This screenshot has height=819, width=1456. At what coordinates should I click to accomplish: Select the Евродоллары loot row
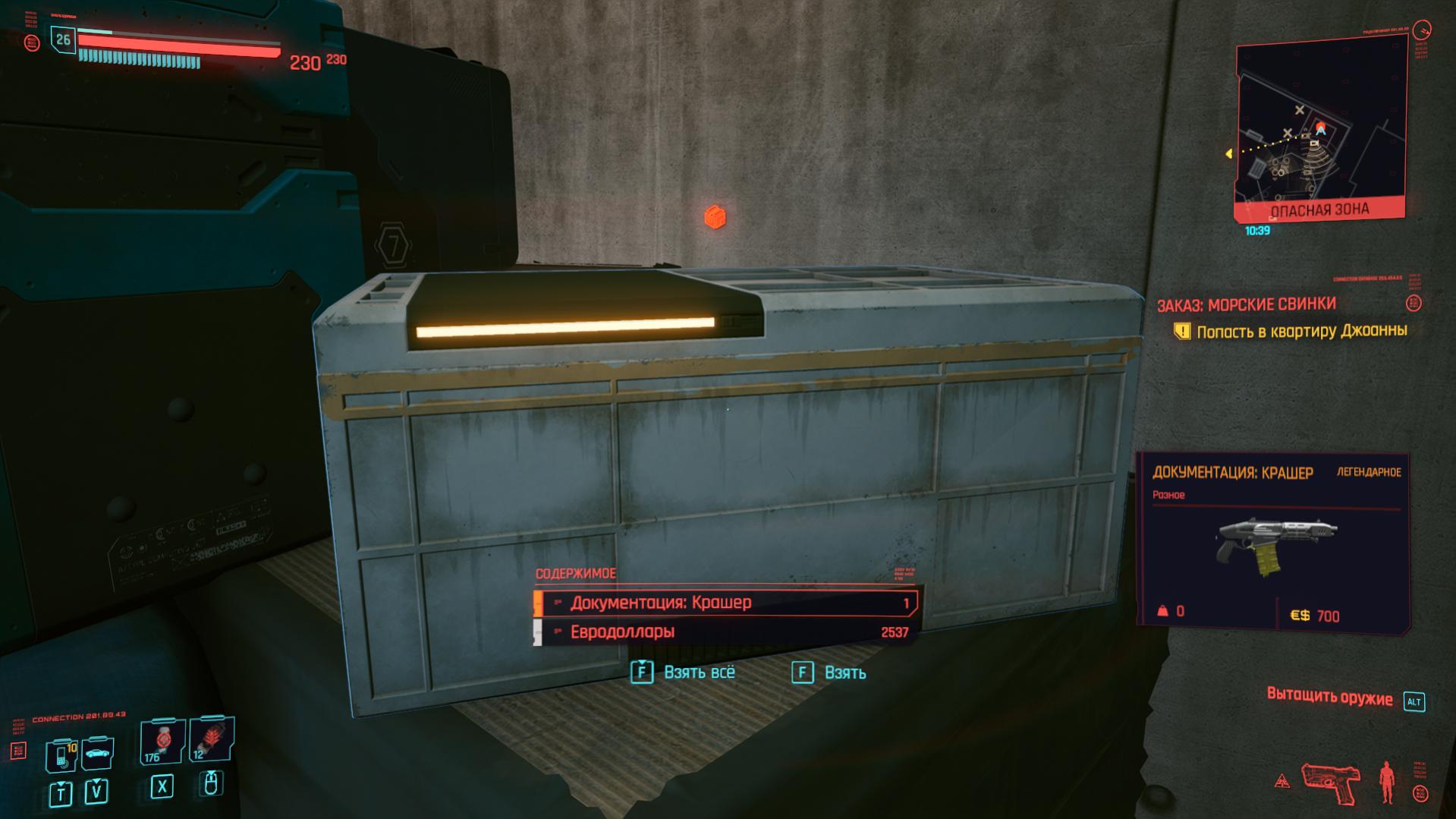coord(725,632)
